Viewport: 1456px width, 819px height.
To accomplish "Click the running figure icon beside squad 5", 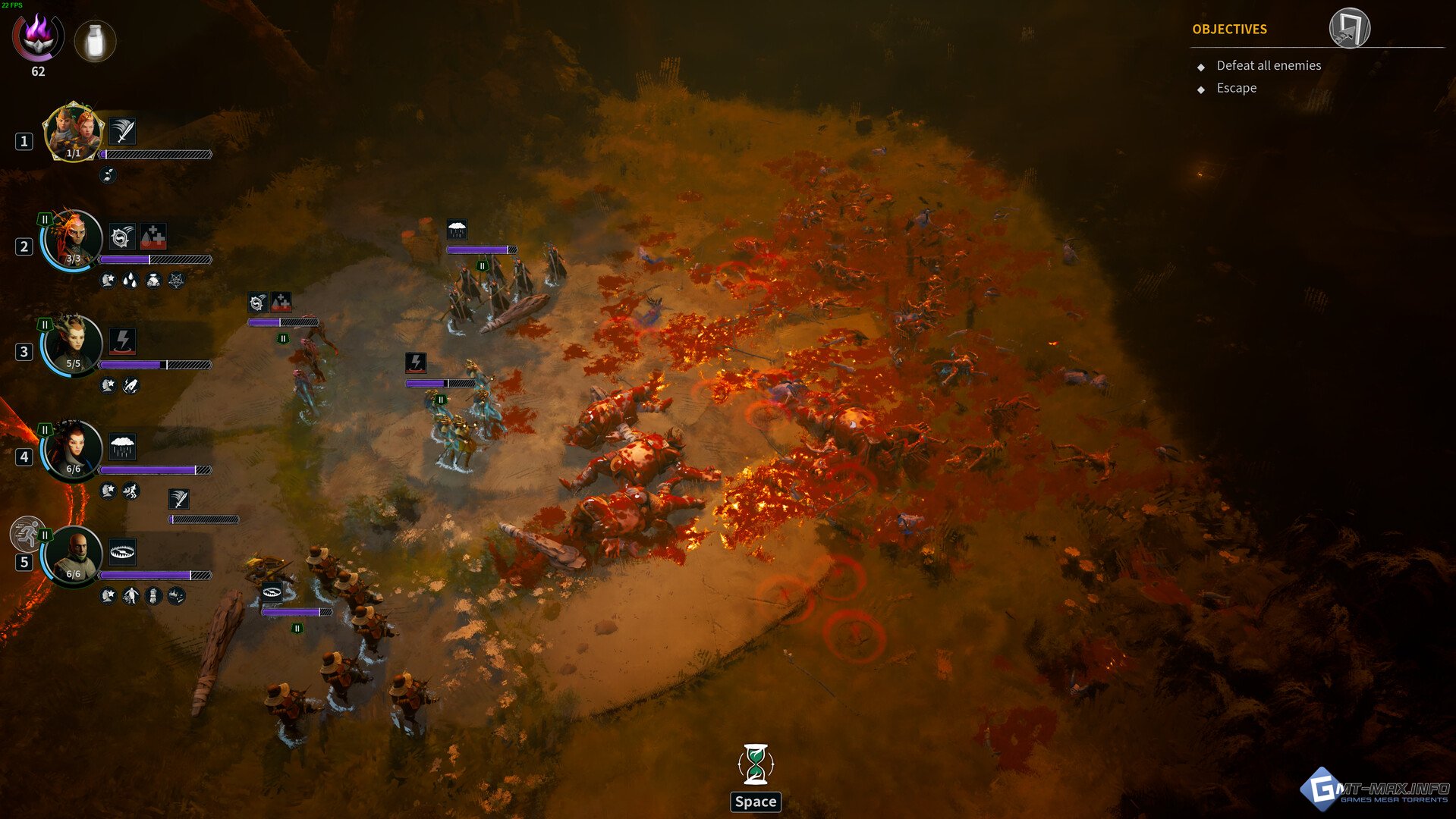I will [27, 533].
